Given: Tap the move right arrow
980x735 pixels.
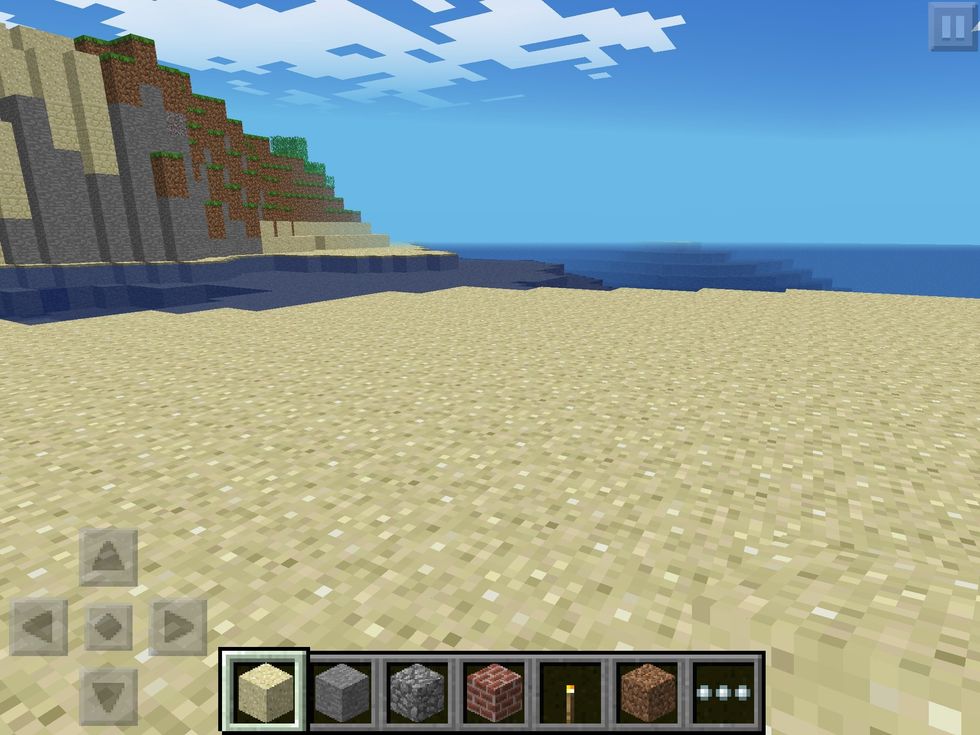Looking at the screenshot, I should (x=178, y=628).
